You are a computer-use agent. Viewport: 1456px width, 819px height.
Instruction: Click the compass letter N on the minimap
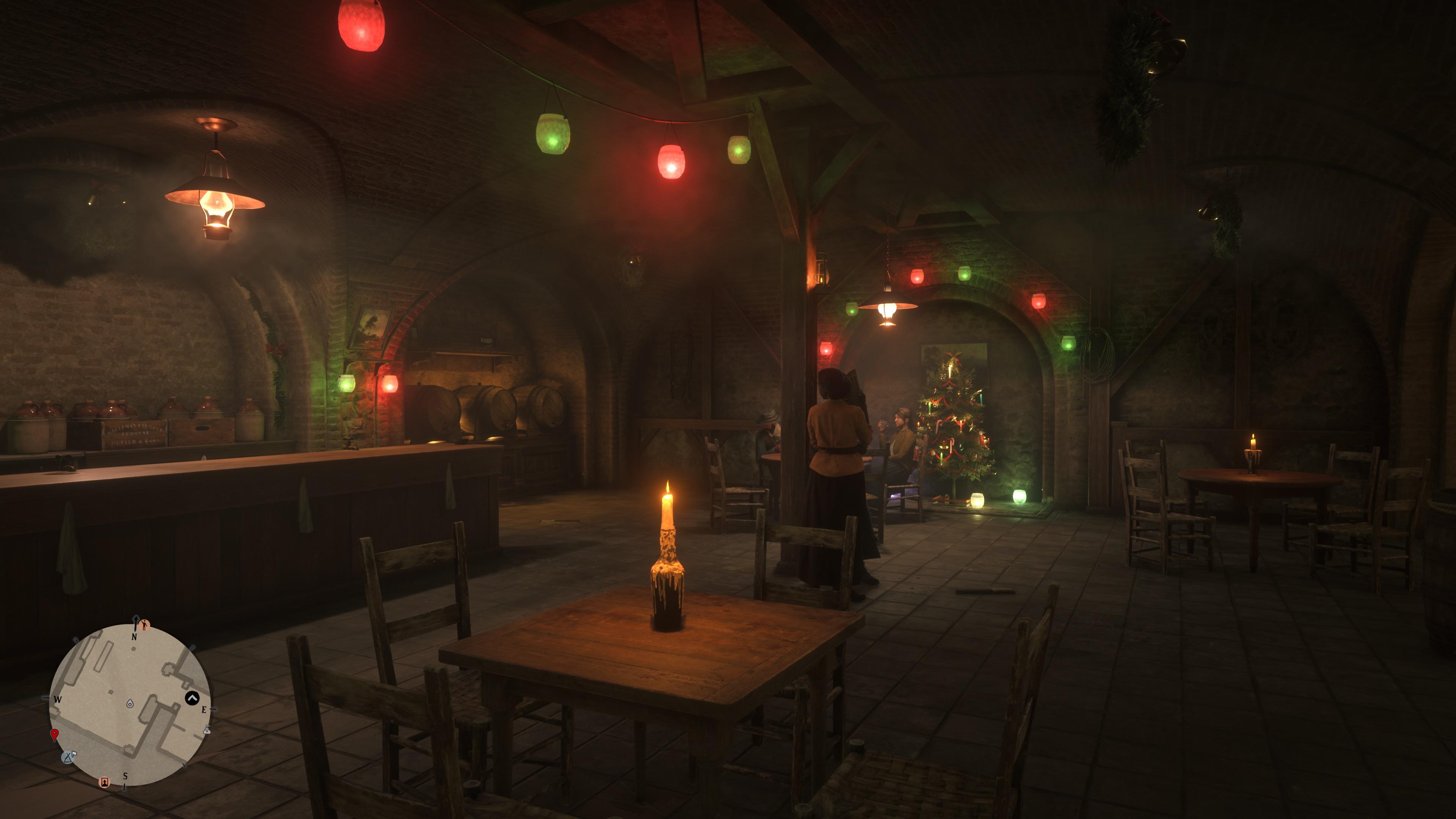point(135,637)
